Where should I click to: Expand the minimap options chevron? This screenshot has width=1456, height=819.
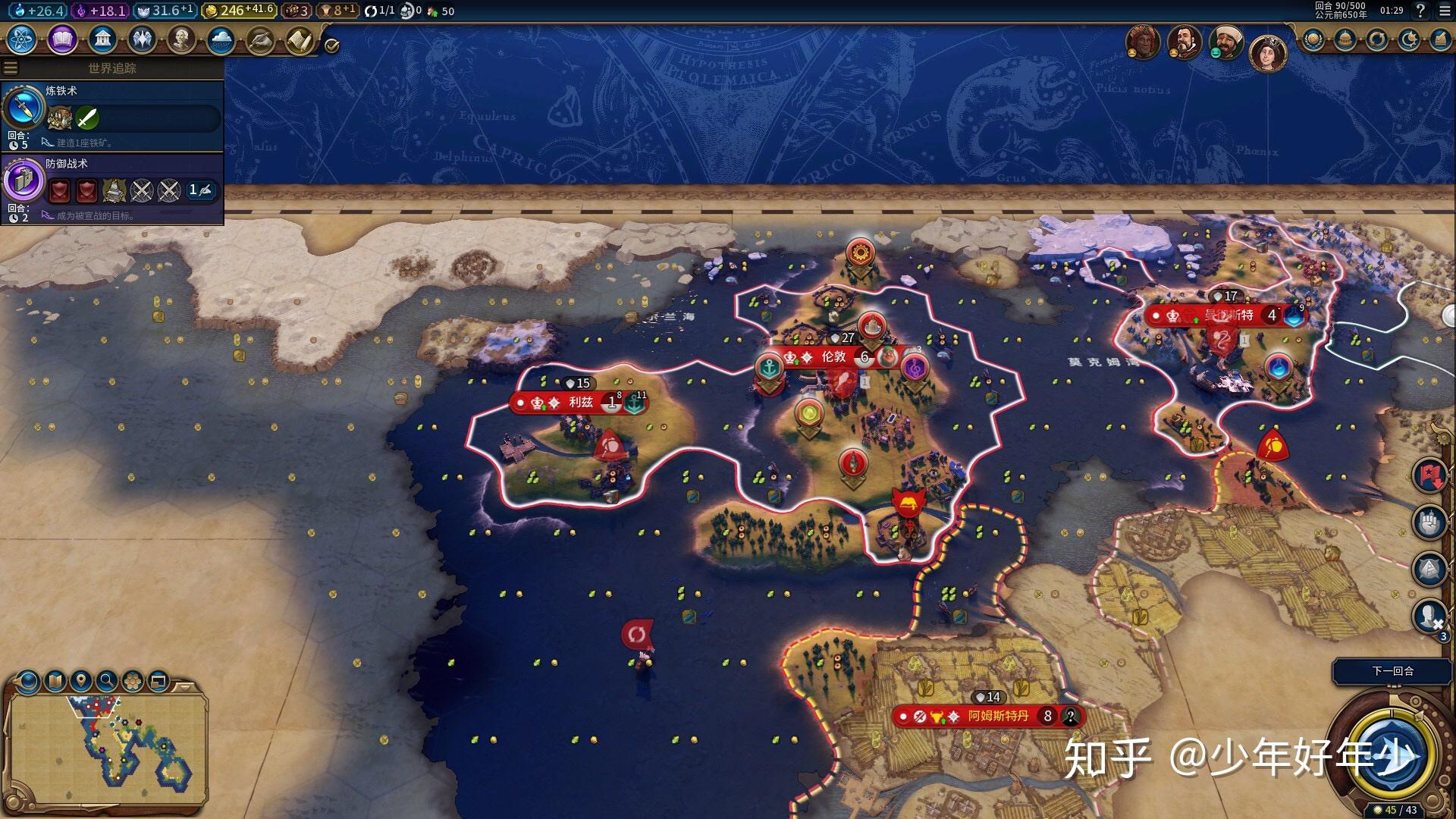pyautogui.click(x=184, y=688)
